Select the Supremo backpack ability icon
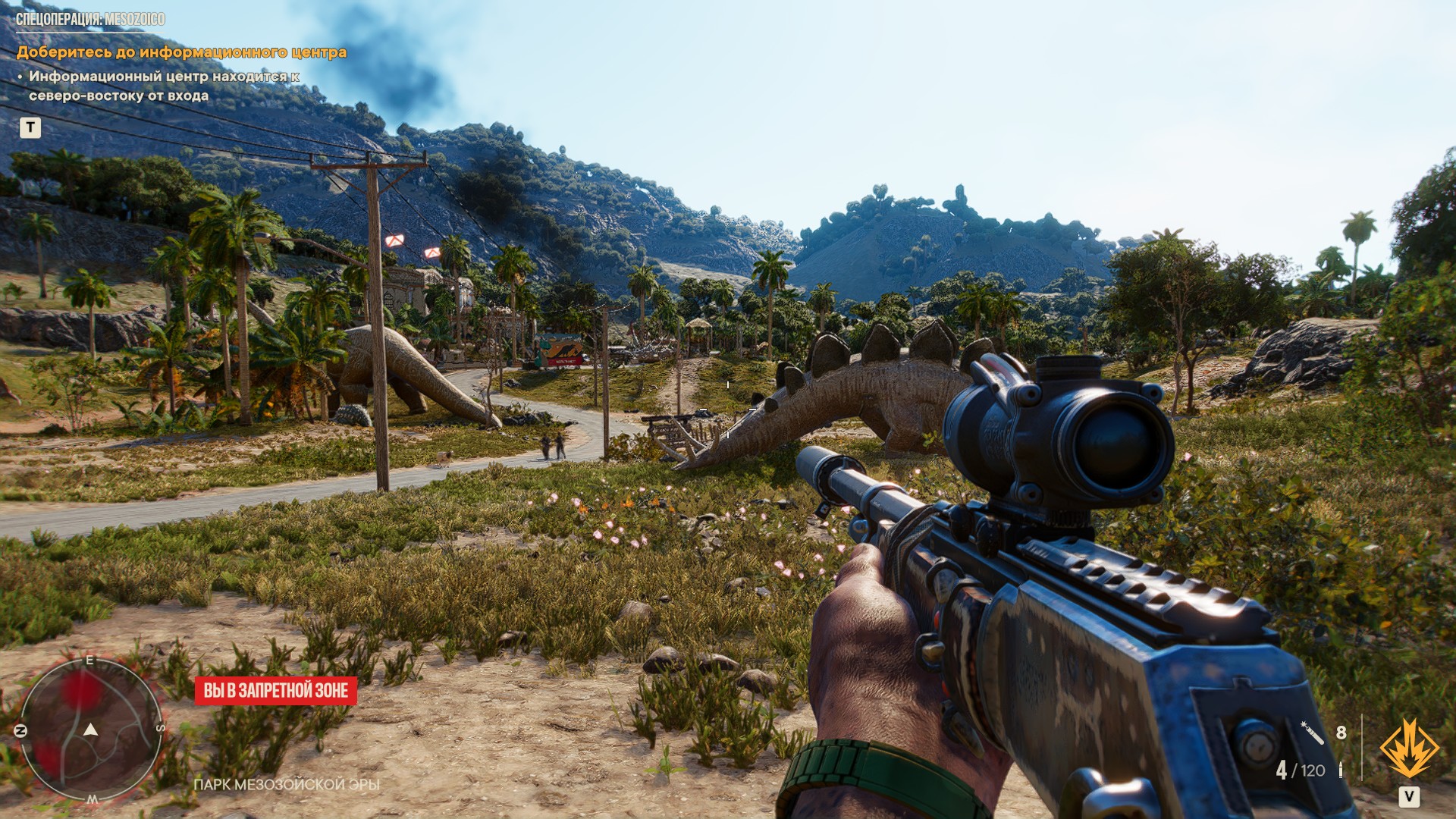 pyautogui.click(x=1408, y=749)
